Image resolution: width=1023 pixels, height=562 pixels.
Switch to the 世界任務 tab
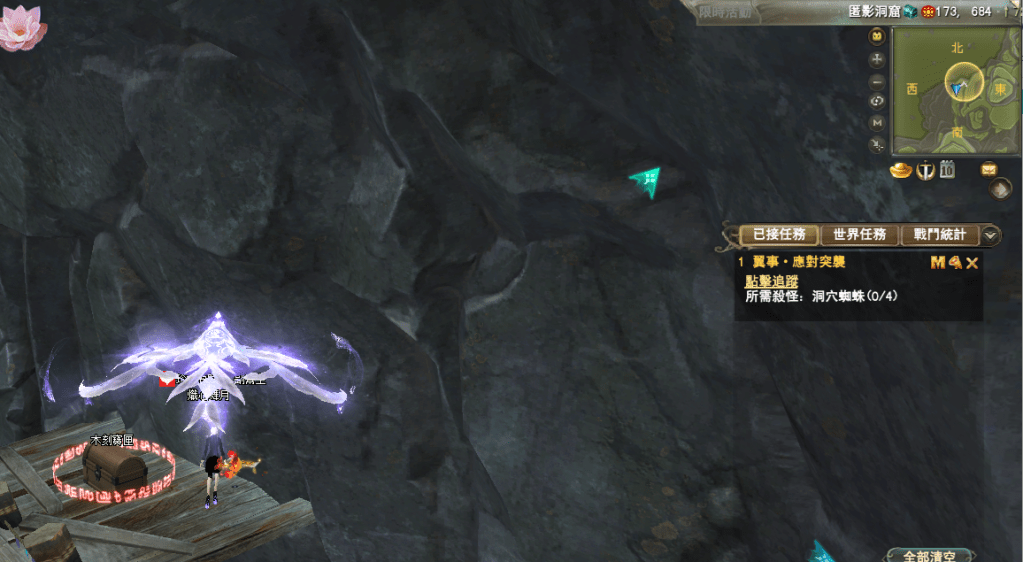click(x=859, y=235)
